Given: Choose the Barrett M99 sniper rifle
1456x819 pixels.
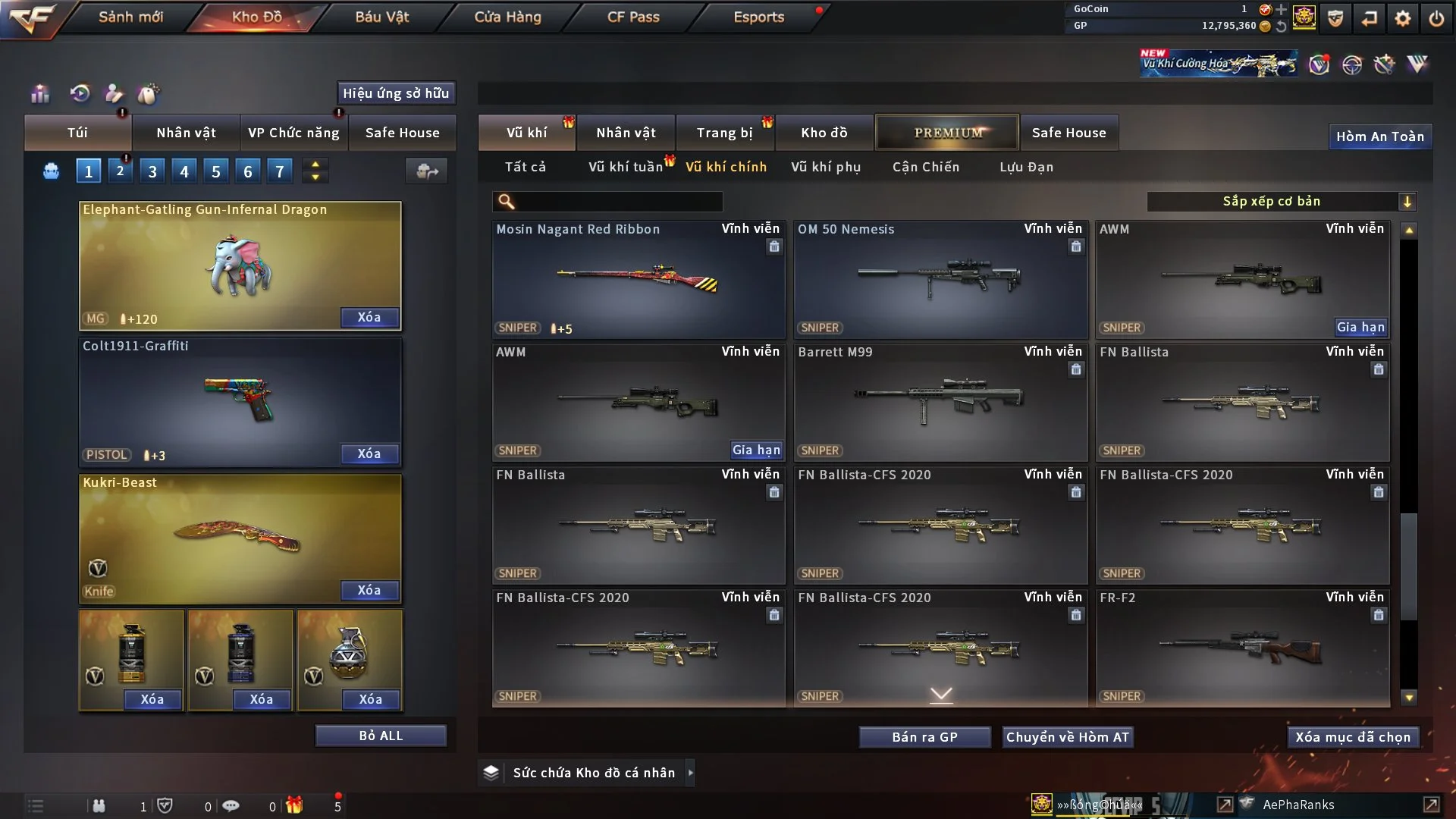Looking at the screenshot, I should (940, 403).
